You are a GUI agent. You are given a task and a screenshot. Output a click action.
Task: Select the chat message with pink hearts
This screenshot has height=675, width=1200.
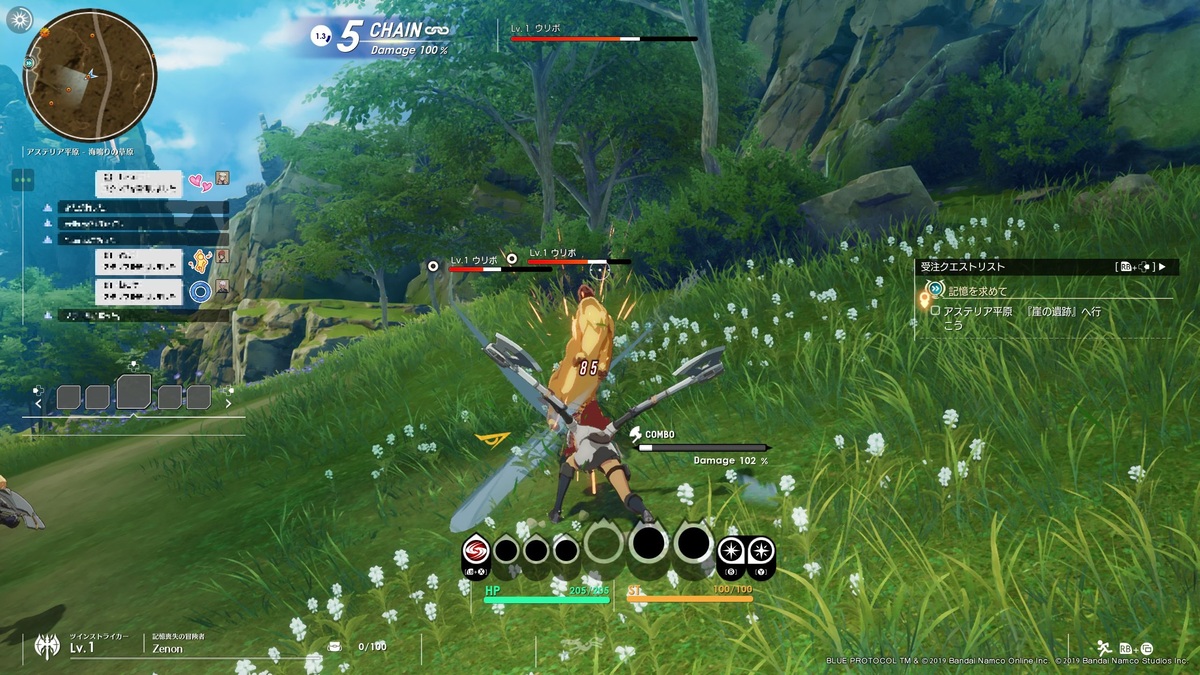pos(140,183)
